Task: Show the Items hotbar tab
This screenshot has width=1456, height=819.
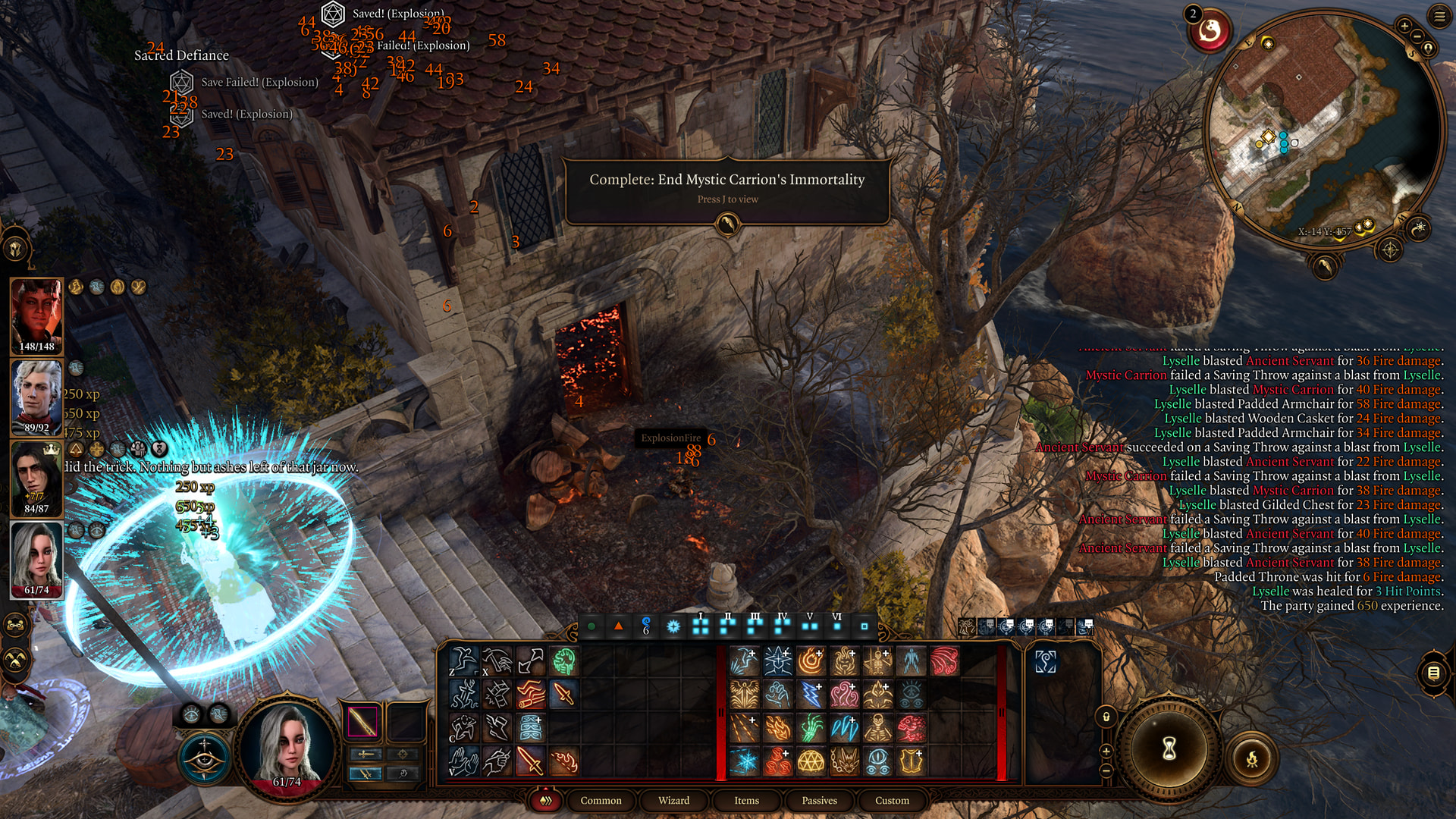Action: click(x=746, y=800)
